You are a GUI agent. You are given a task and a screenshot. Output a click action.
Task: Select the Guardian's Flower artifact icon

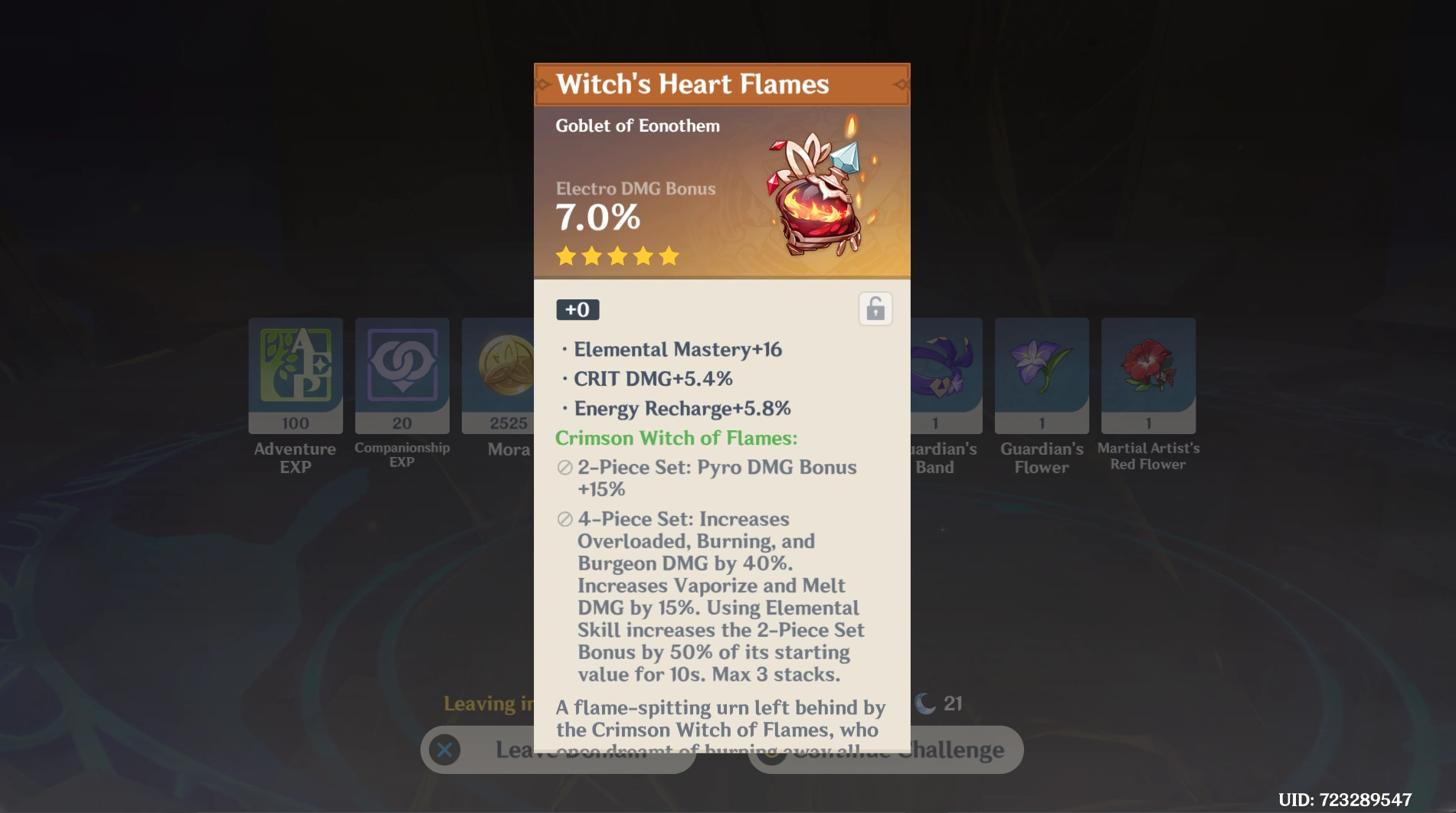pyautogui.click(x=1042, y=375)
